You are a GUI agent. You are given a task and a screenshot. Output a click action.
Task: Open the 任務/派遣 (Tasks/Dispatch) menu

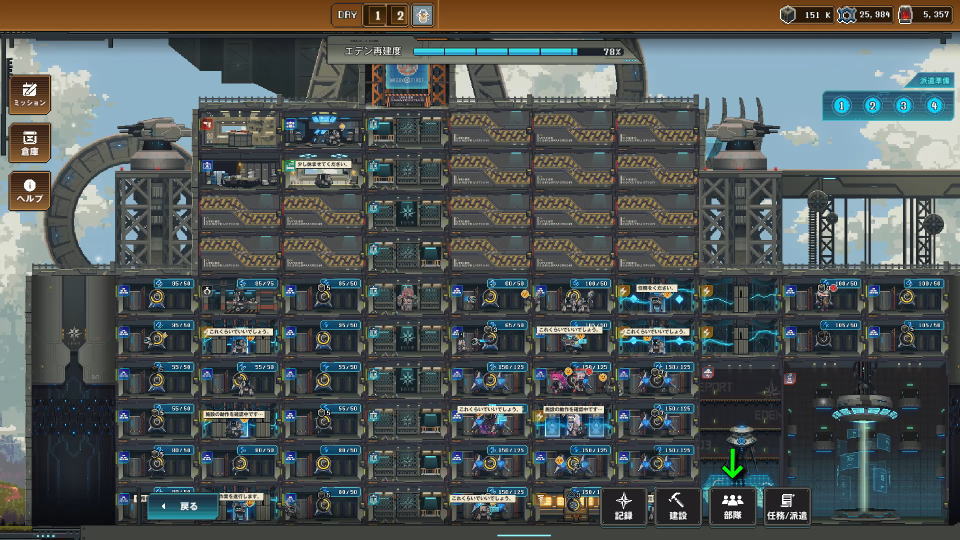(x=786, y=506)
